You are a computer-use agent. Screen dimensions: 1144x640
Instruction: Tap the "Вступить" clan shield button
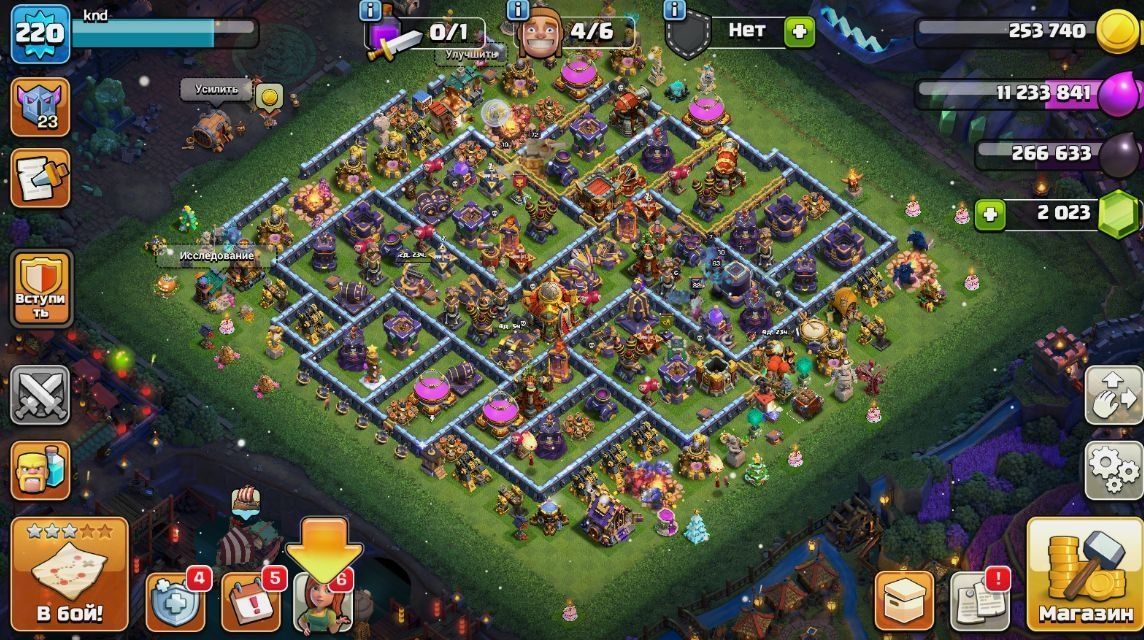(40, 289)
